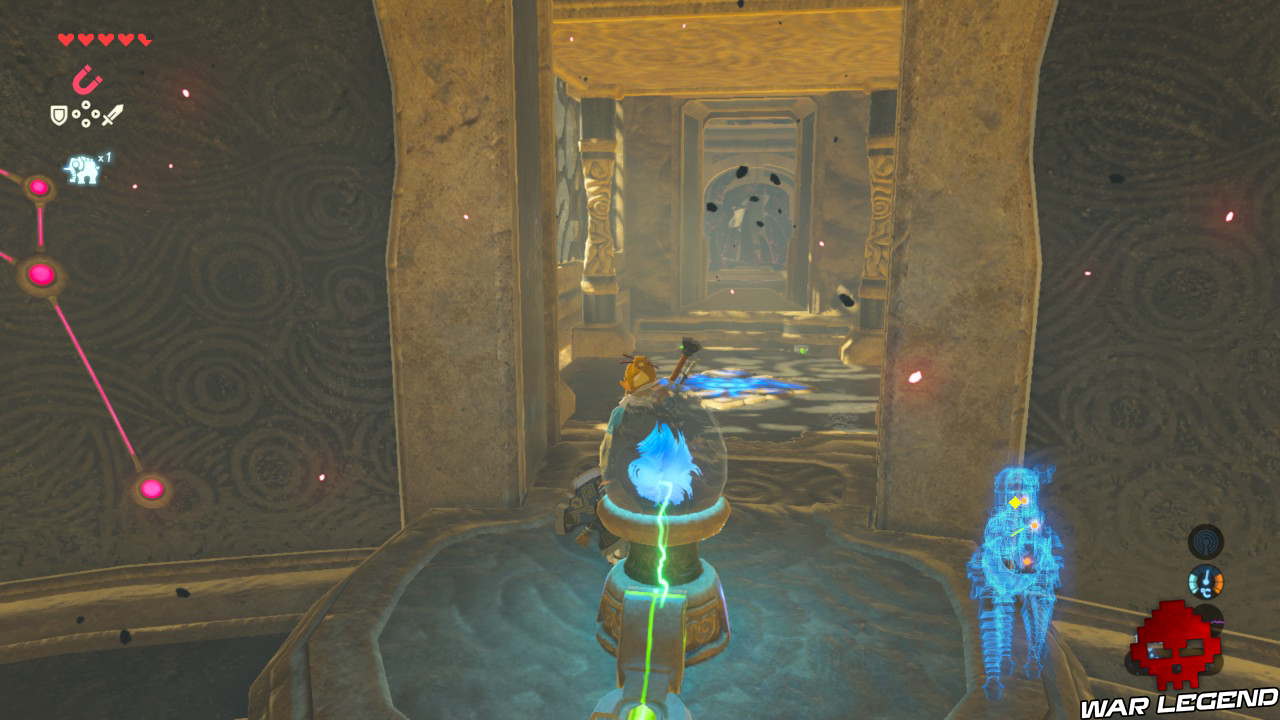The image size is (1280, 720).
Task: Select the fifth half-filled heart
Action: [144, 39]
